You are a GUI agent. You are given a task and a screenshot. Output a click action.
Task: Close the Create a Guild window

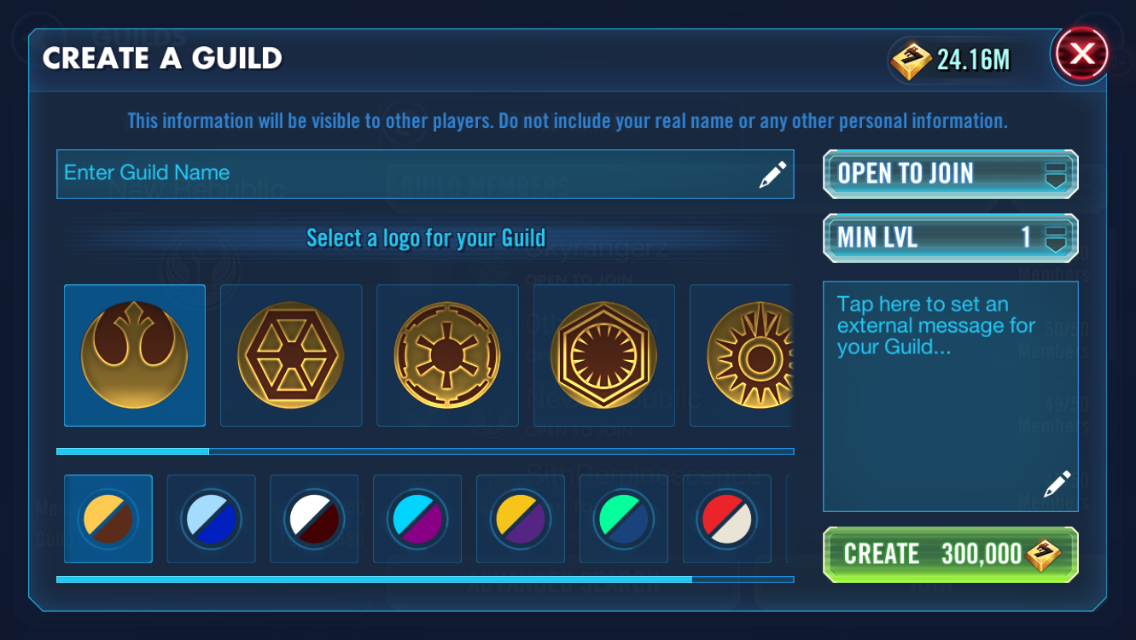click(1082, 54)
